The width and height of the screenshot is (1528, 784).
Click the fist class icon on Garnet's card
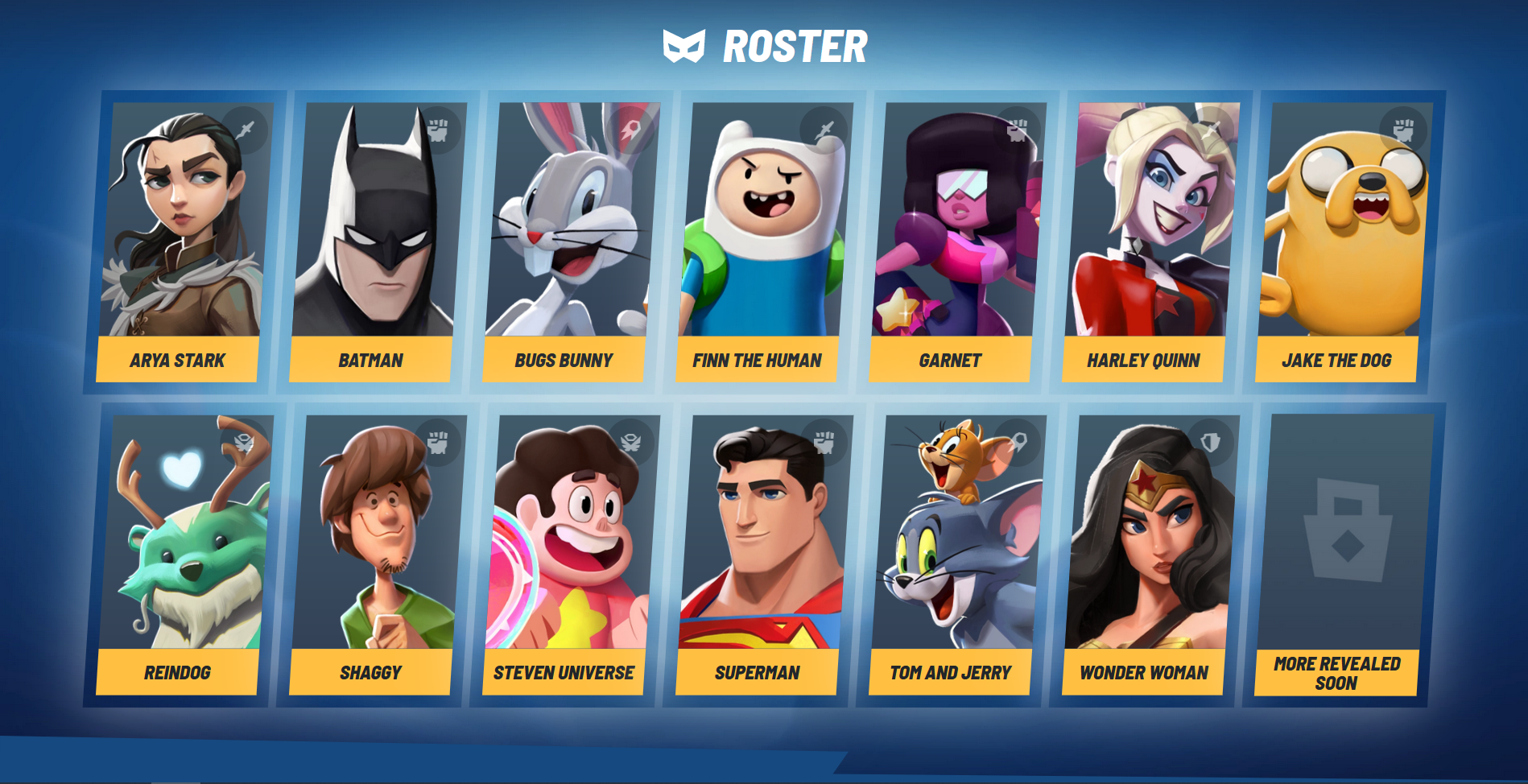[1019, 127]
